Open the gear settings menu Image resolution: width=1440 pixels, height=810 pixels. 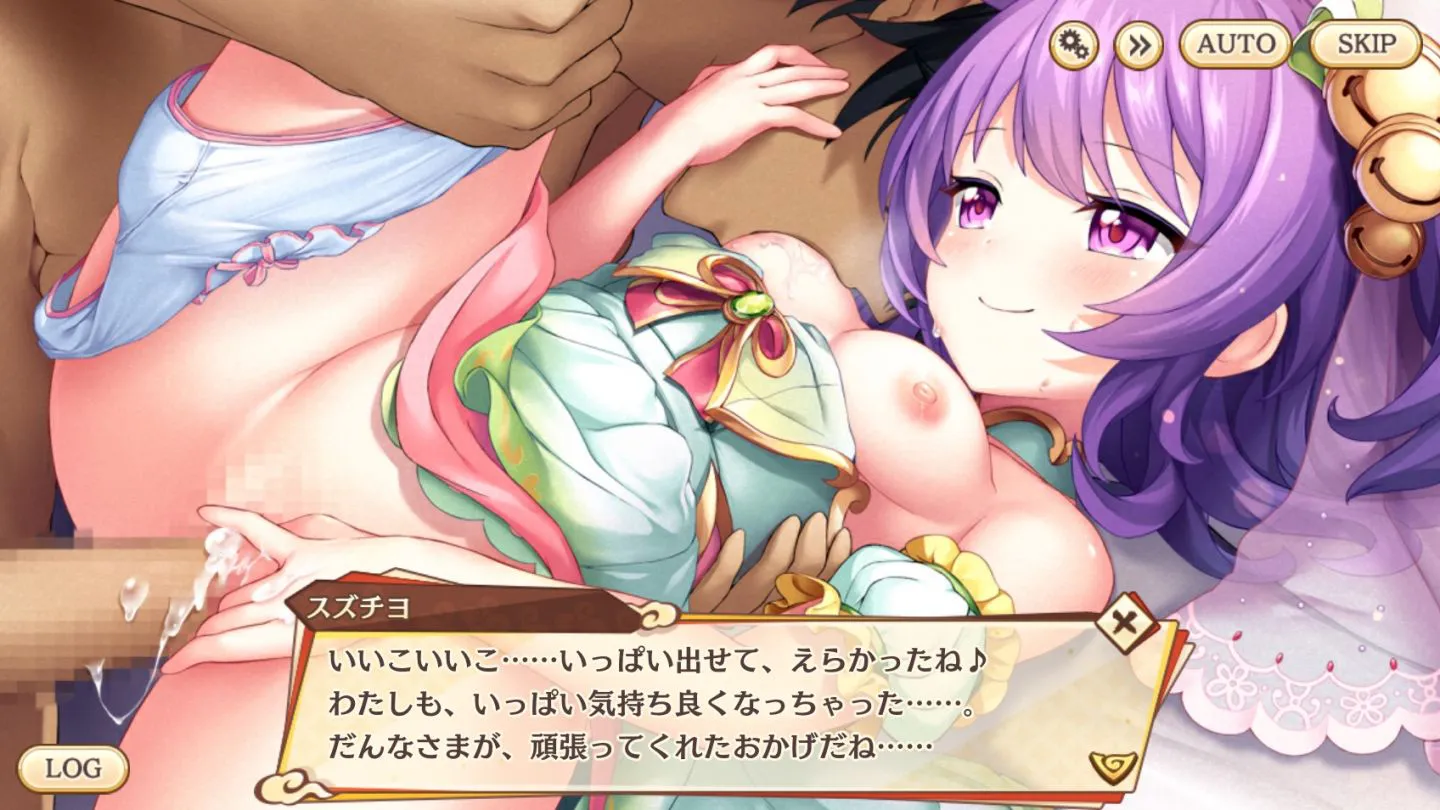point(1073,45)
